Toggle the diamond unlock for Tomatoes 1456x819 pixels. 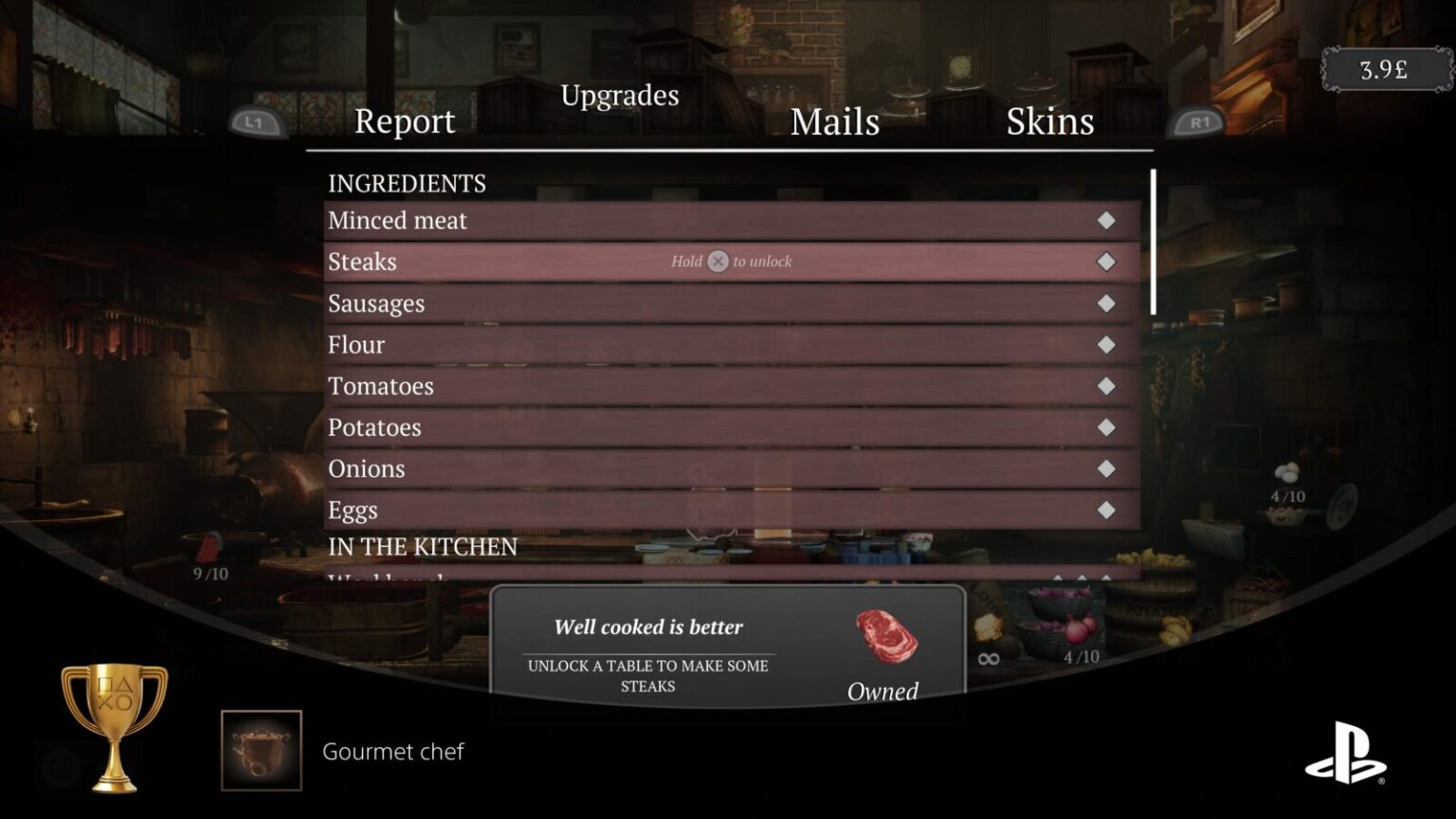1105,386
